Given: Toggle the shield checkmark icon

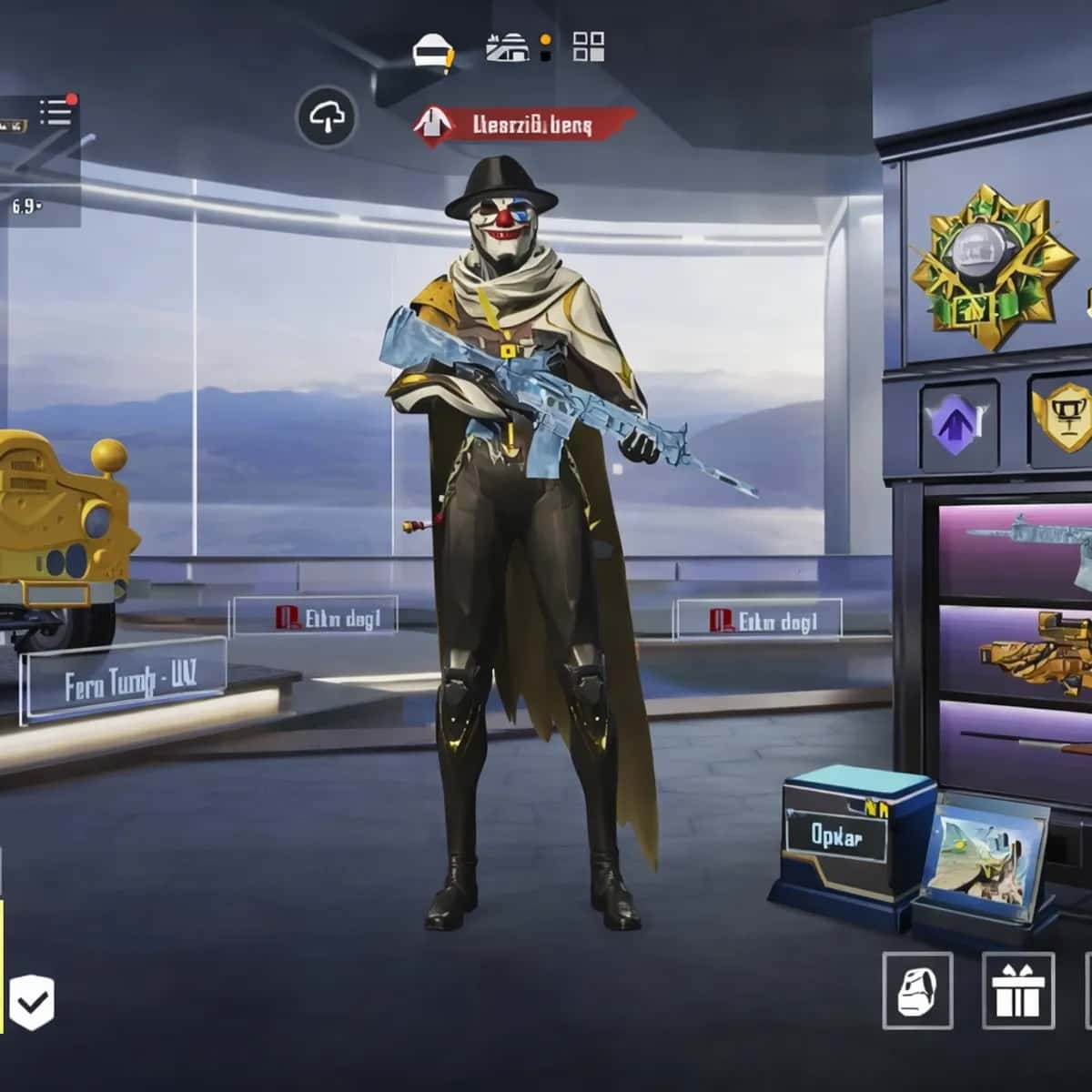Looking at the screenshot, I should 31,1004.
